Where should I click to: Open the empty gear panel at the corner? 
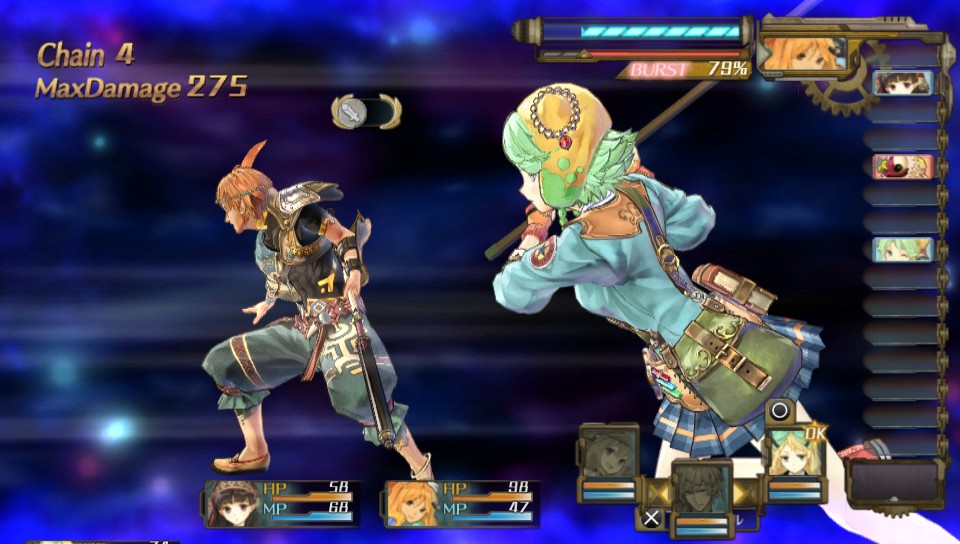coord(895,483)
